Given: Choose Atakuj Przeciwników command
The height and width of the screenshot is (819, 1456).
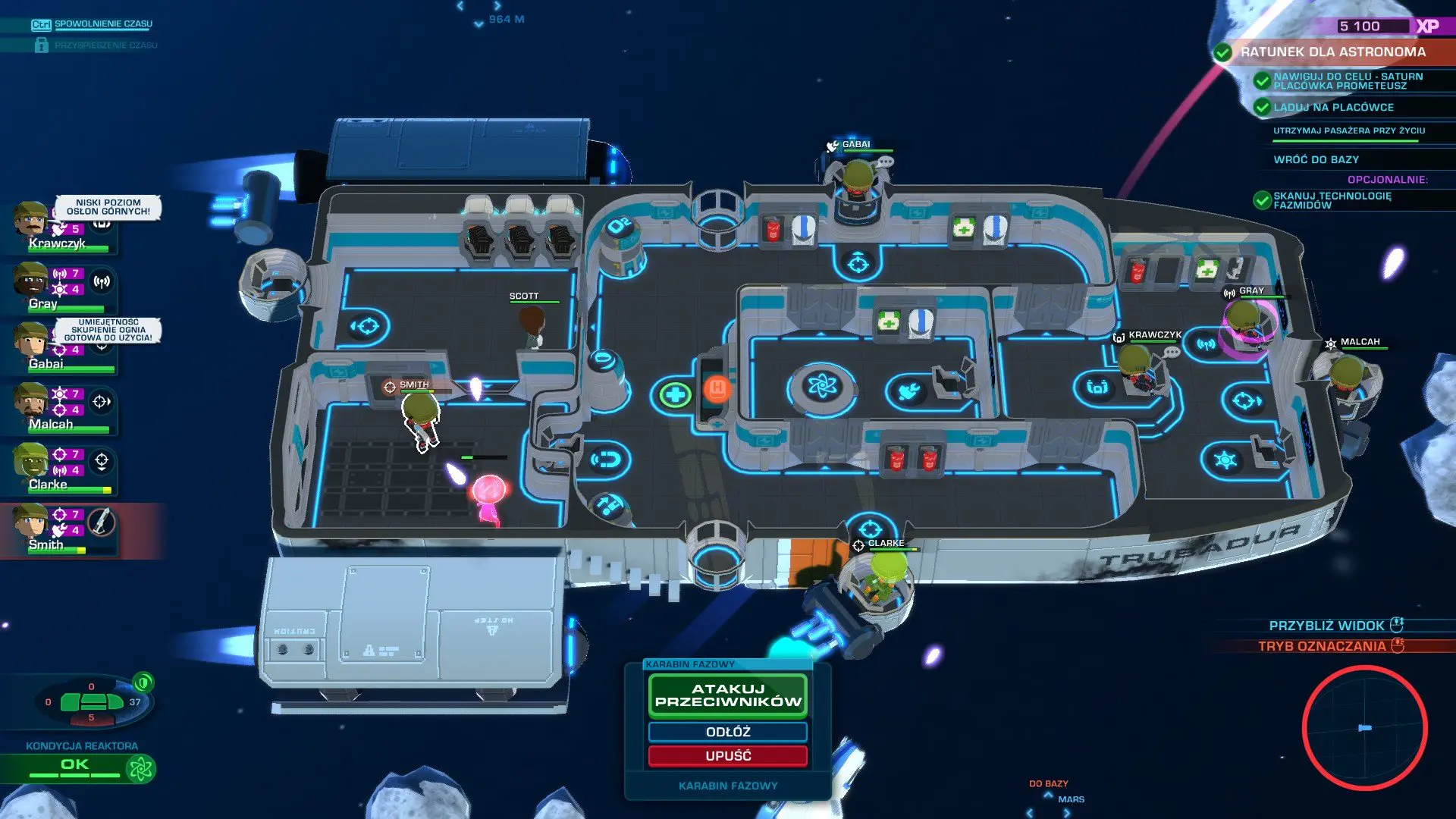Looking at the screenshot, I should point(728,695).
